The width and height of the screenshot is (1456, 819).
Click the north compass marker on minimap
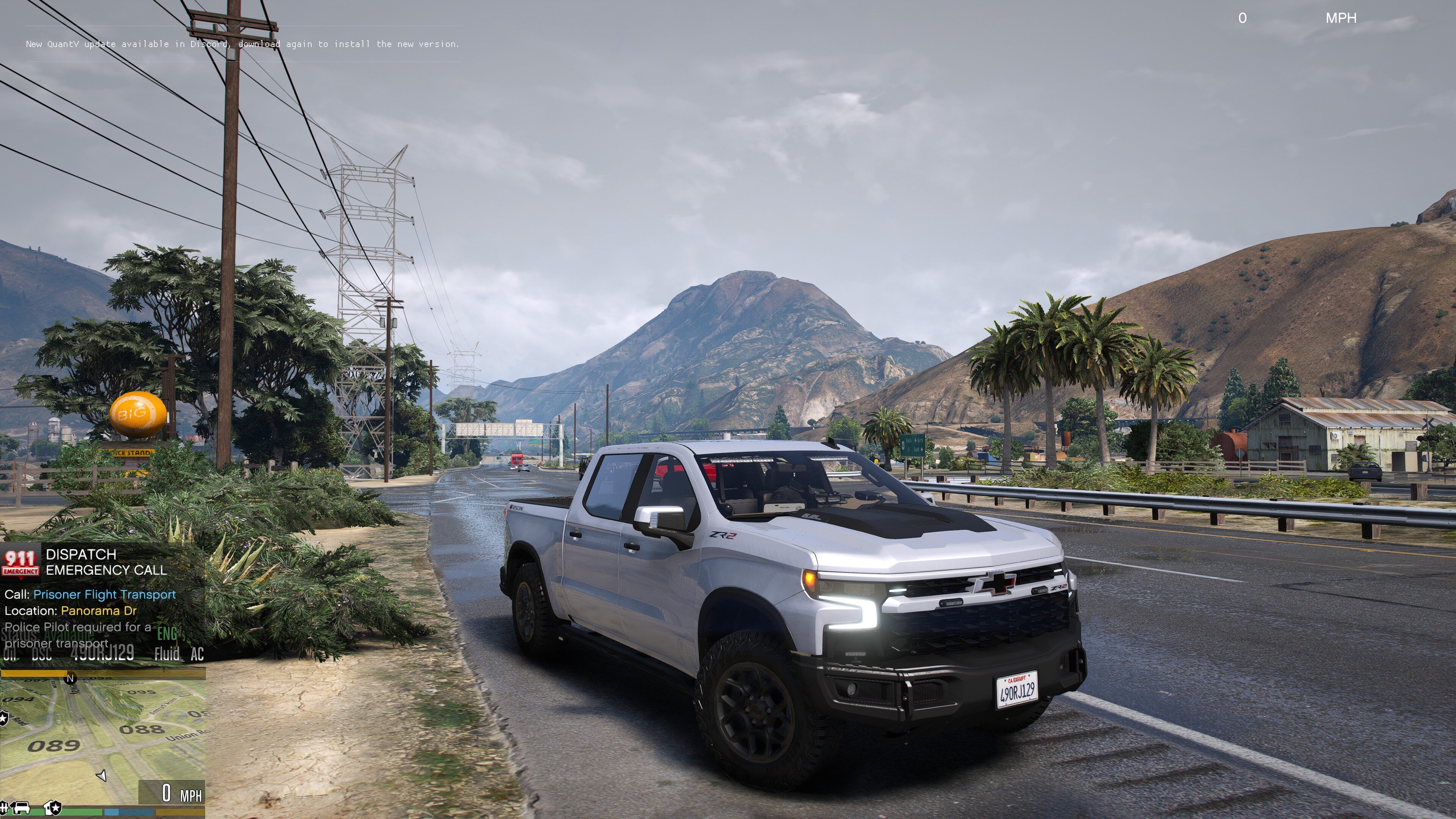coord(70,678)
